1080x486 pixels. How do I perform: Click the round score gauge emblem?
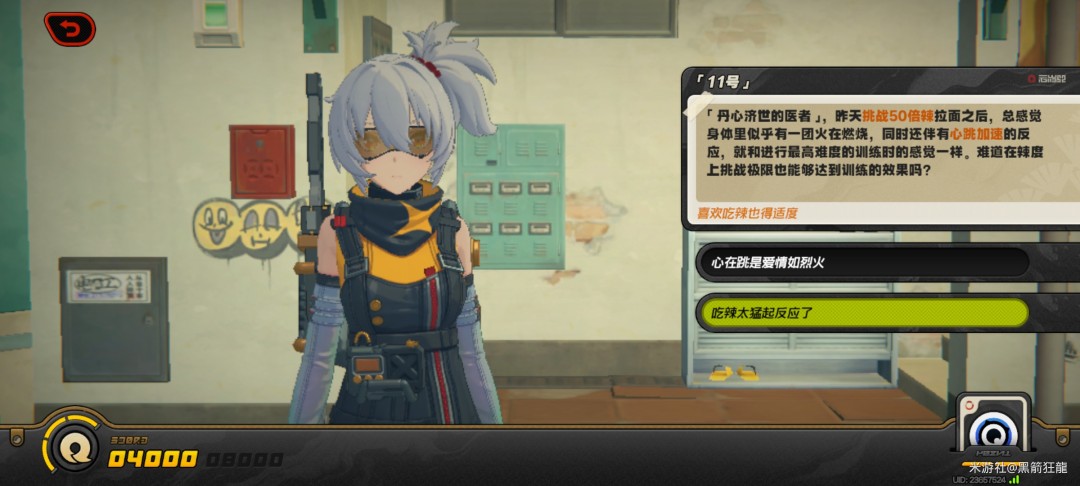point(72,448)
